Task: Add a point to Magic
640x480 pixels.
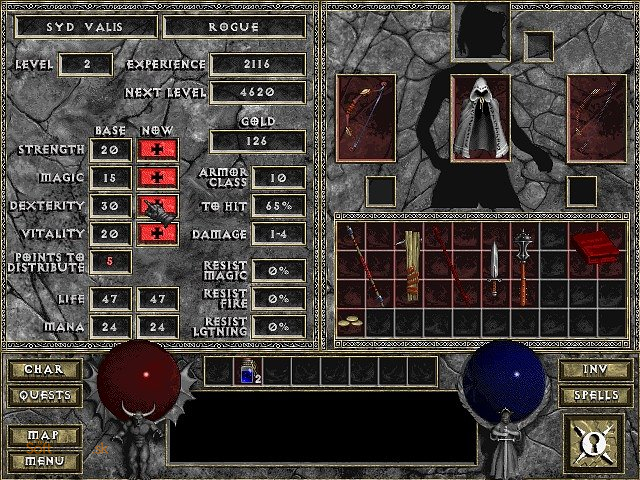Action: [x=152, y=177]
